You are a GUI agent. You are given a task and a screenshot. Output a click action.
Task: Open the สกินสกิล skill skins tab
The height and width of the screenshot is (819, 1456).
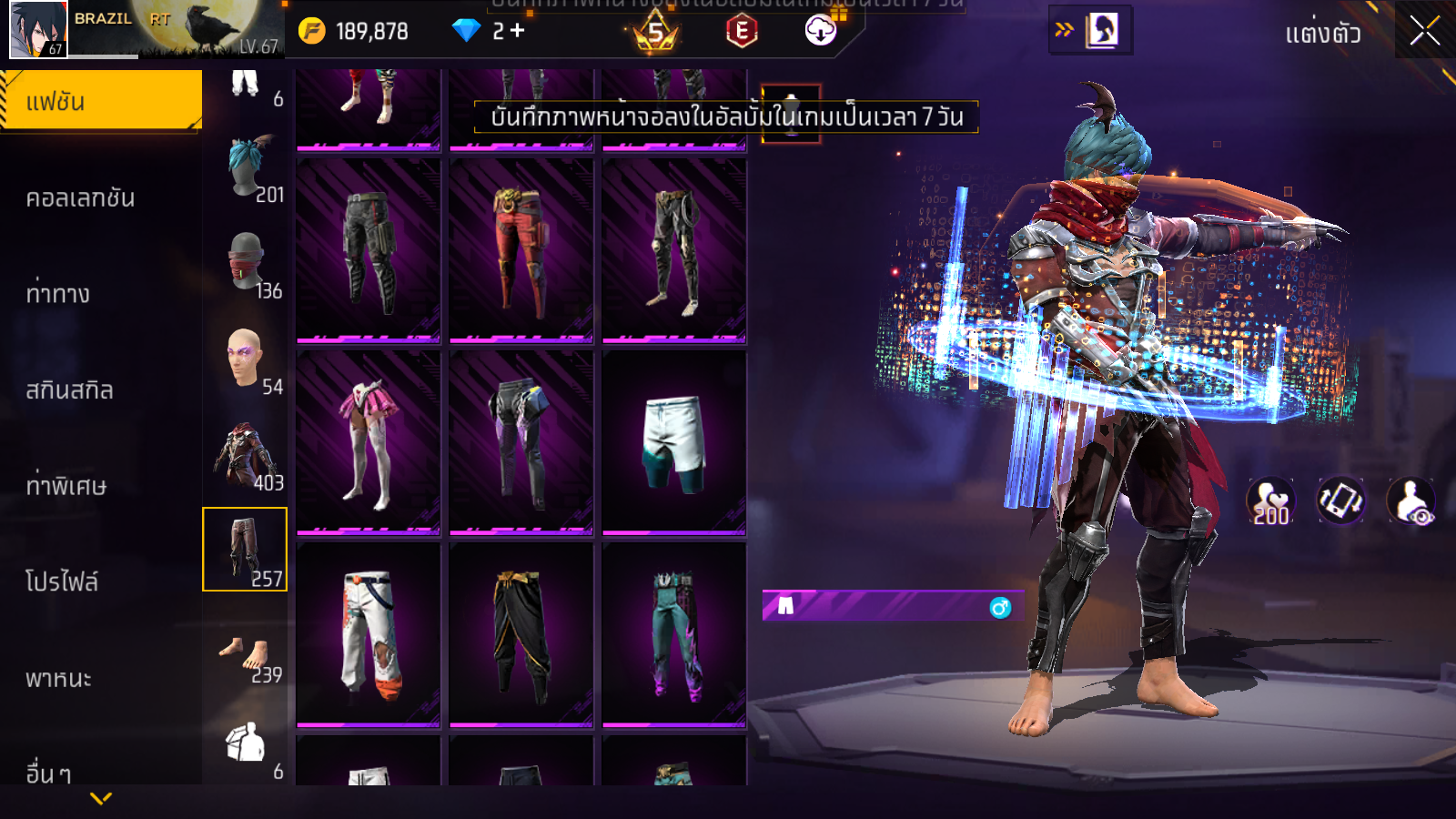(70, 390)
